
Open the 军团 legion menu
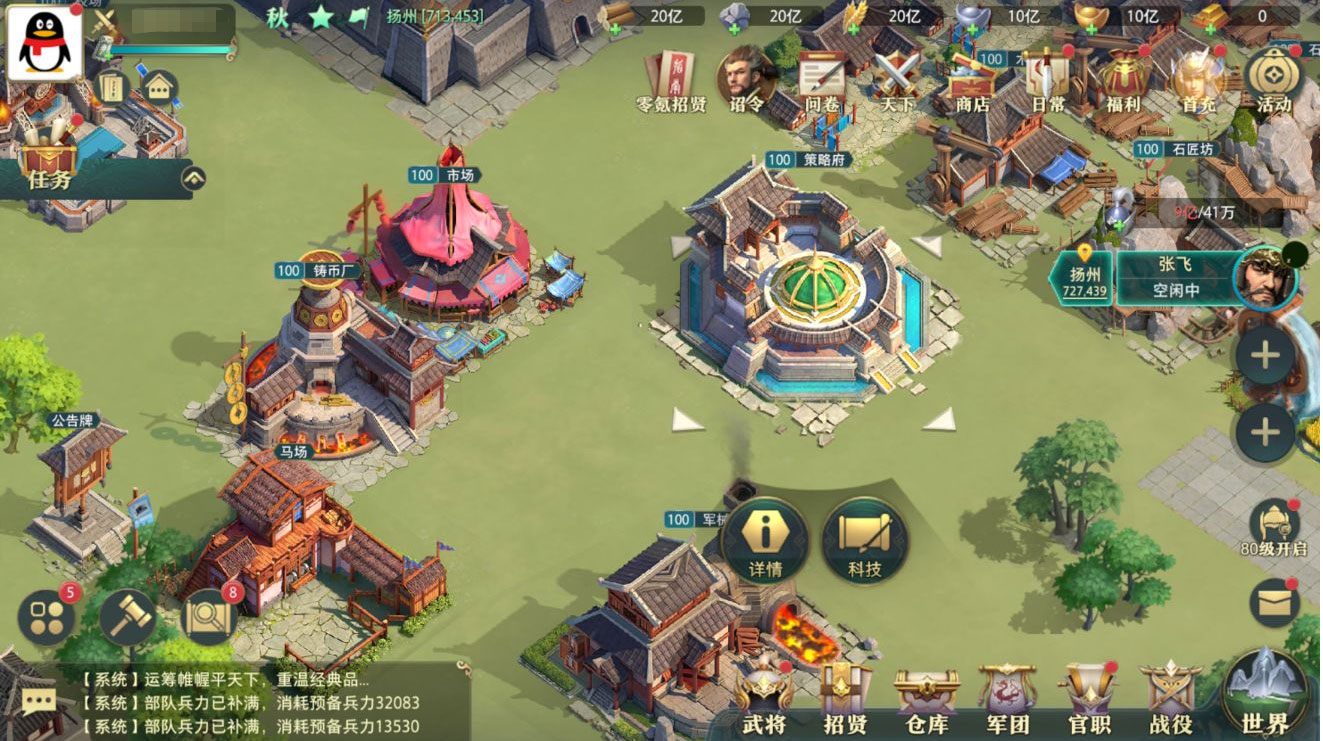(x=1007, y=696)
